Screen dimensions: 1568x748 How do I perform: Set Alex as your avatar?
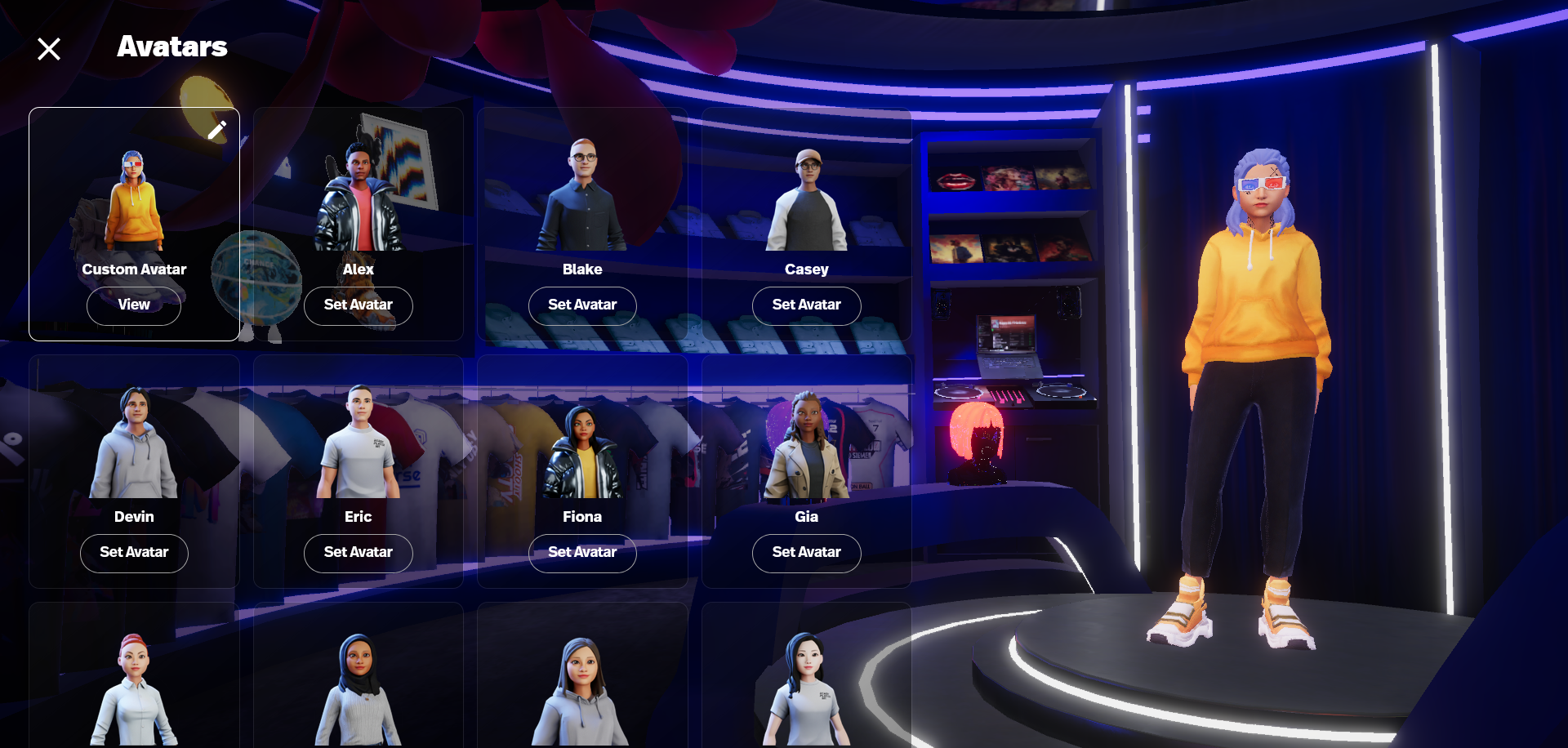tap(358, 306)
